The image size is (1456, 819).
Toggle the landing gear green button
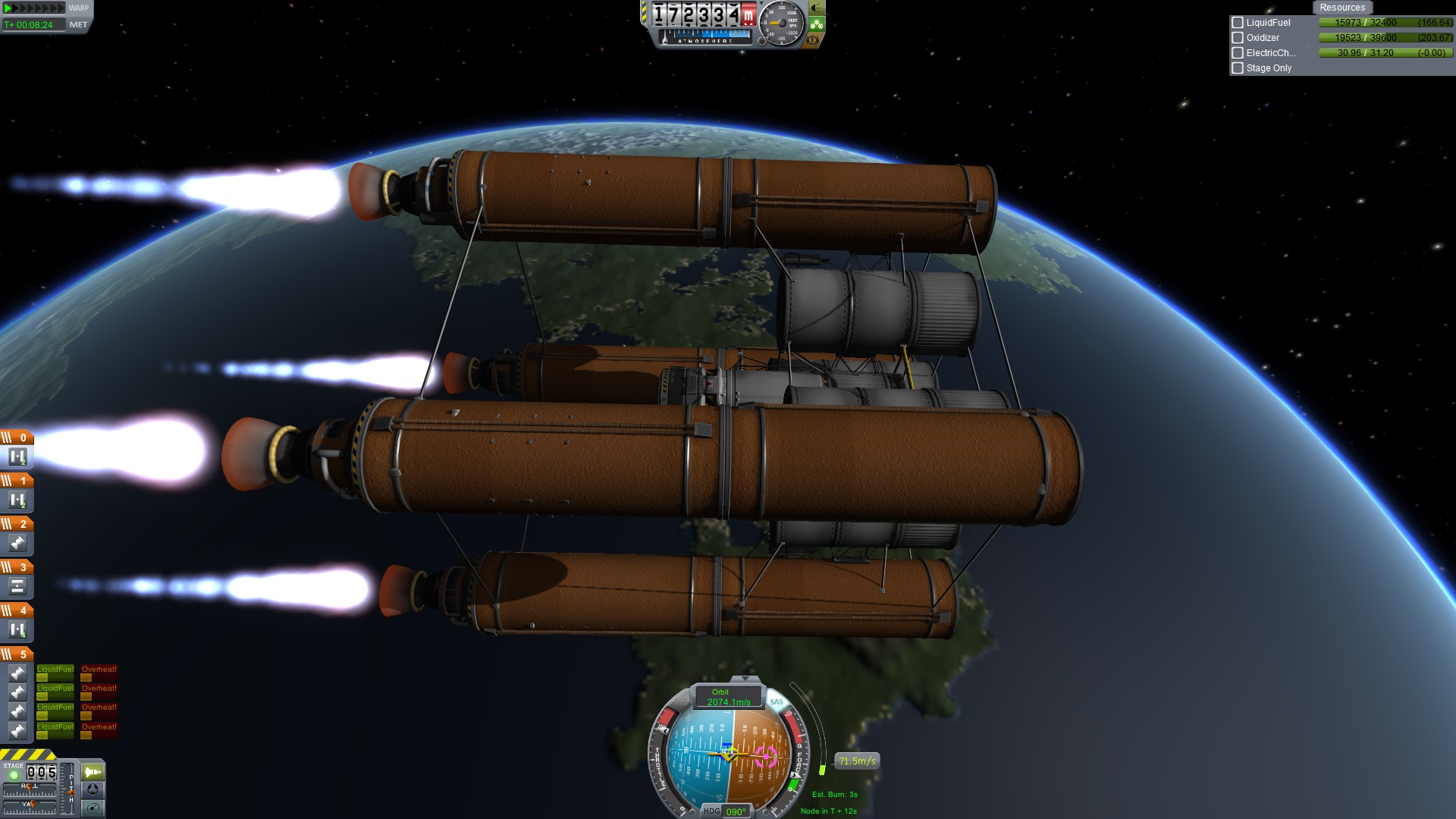[x=817, y=24]
